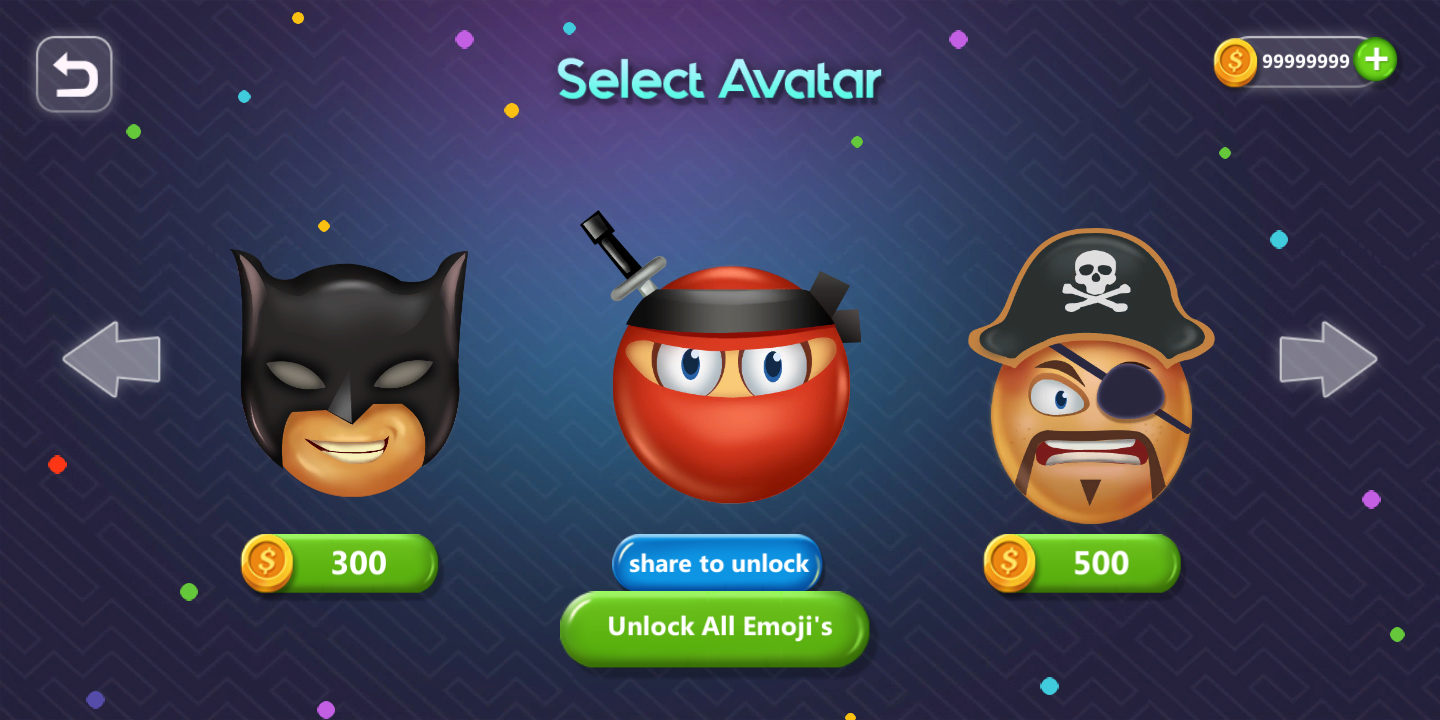Click the 'Select Avatar' title text

click(x=718, y=80)
